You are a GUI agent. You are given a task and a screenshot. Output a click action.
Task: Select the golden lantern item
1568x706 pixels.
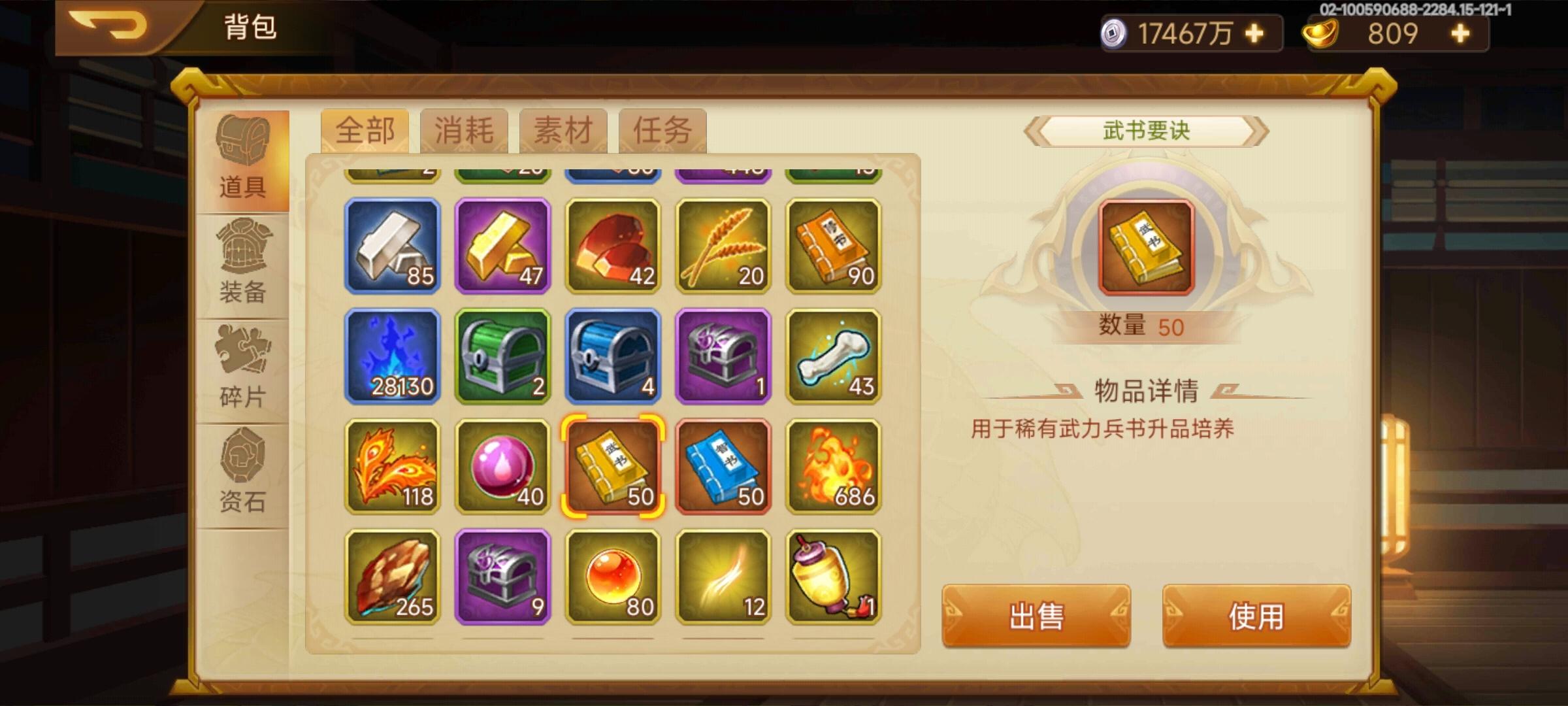[835, 578]
